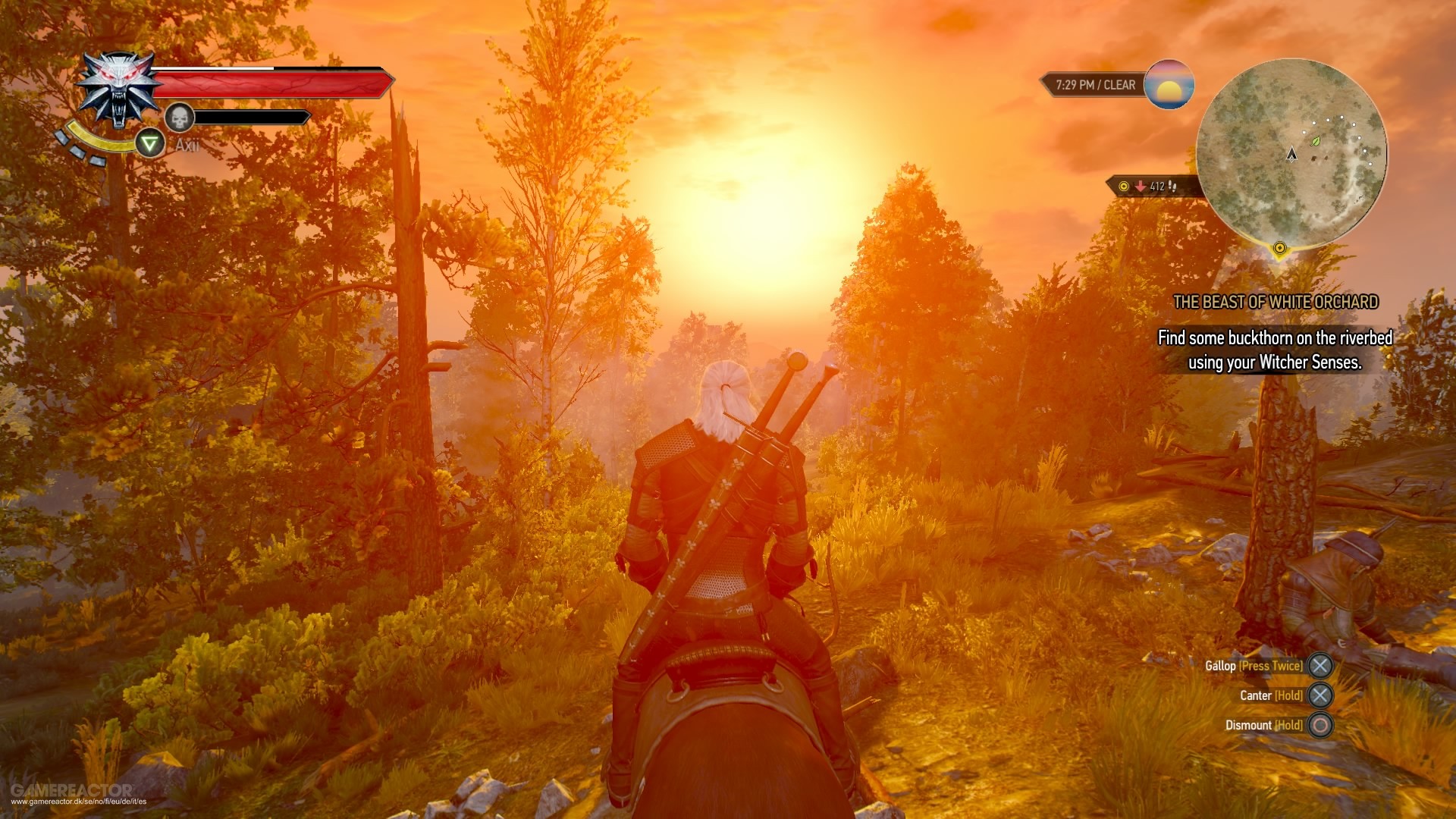Click the footsteps icon next to 412

pyautogui.click(x=1172, y=187)
